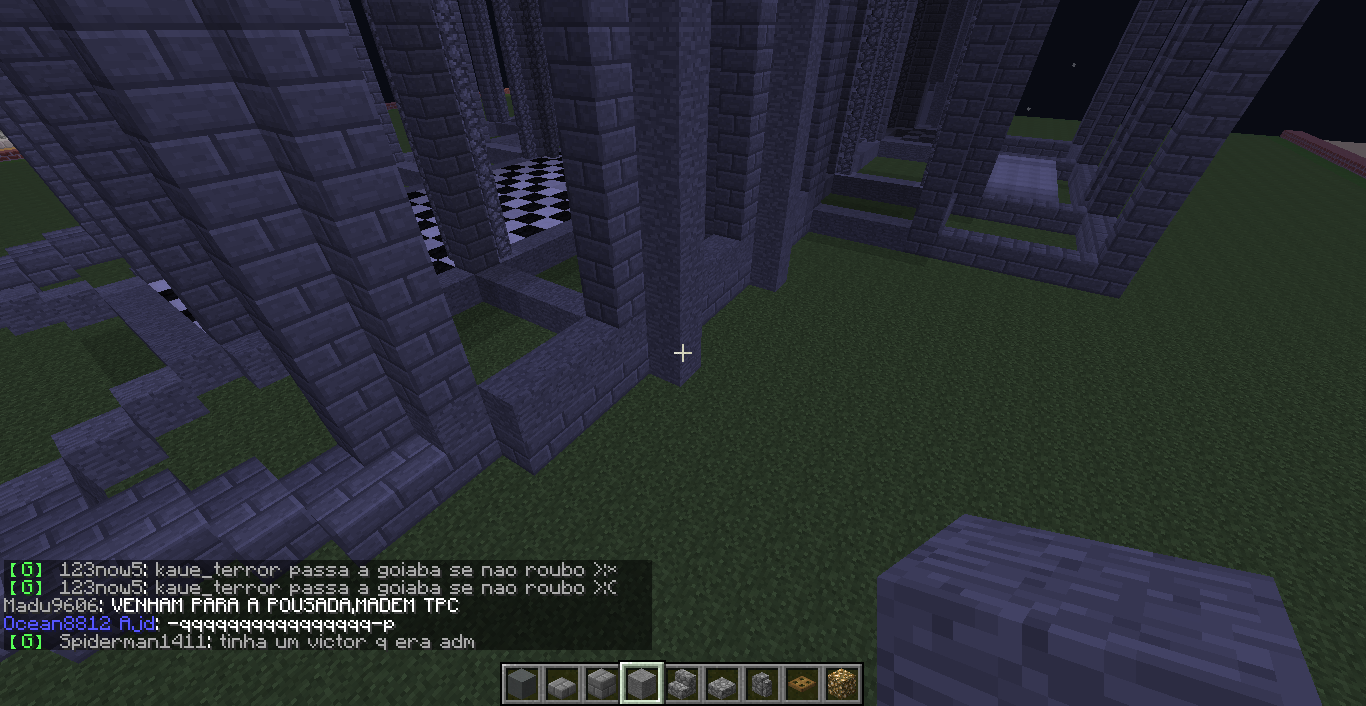Select the stone brick slab slot
The height and width of the screenshot is (706, 1366).
561,684
